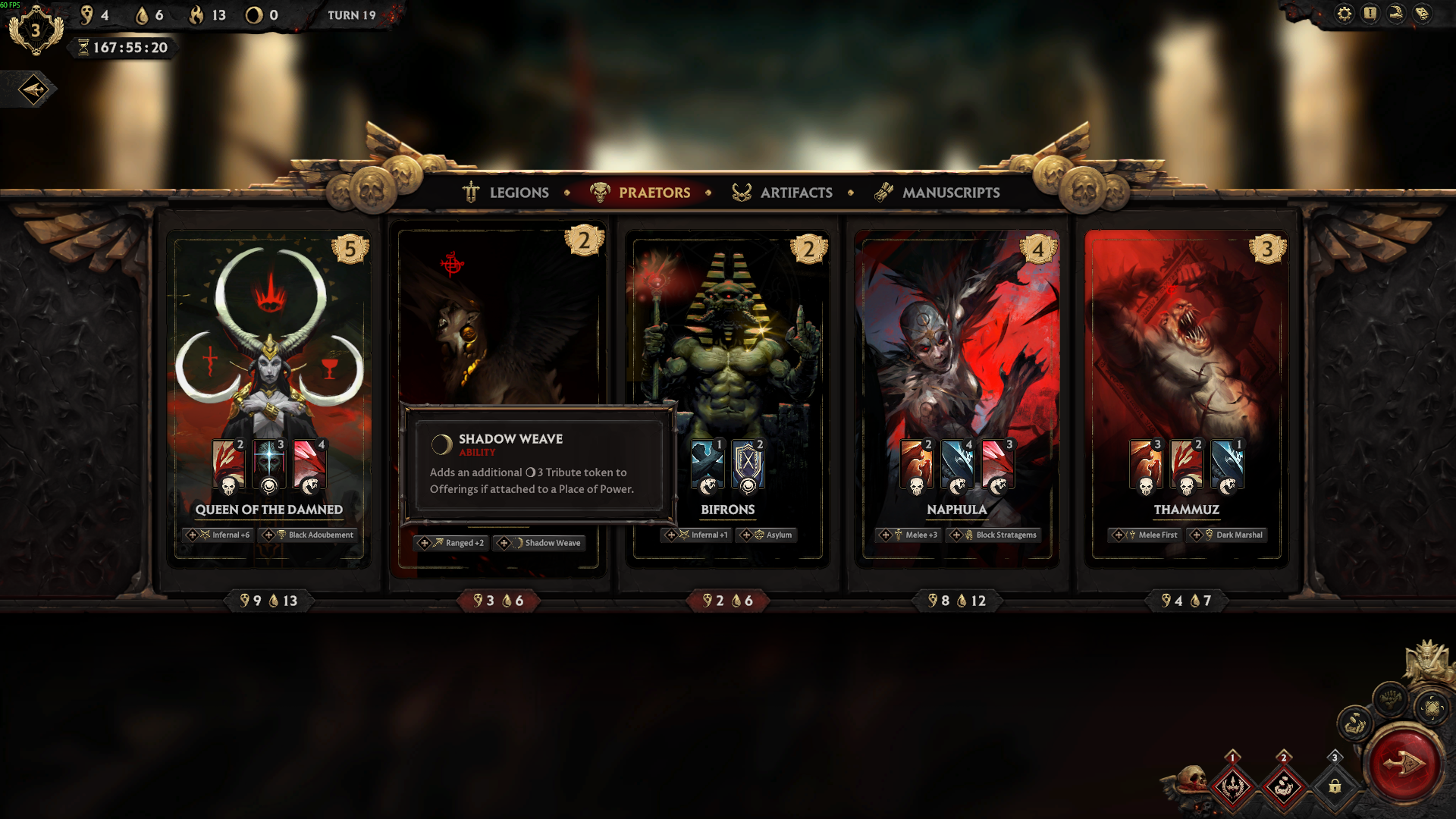Select the Shadow Weave praetor card artwork
Viewport: 1456px width, 819px height.
[498, 318]
